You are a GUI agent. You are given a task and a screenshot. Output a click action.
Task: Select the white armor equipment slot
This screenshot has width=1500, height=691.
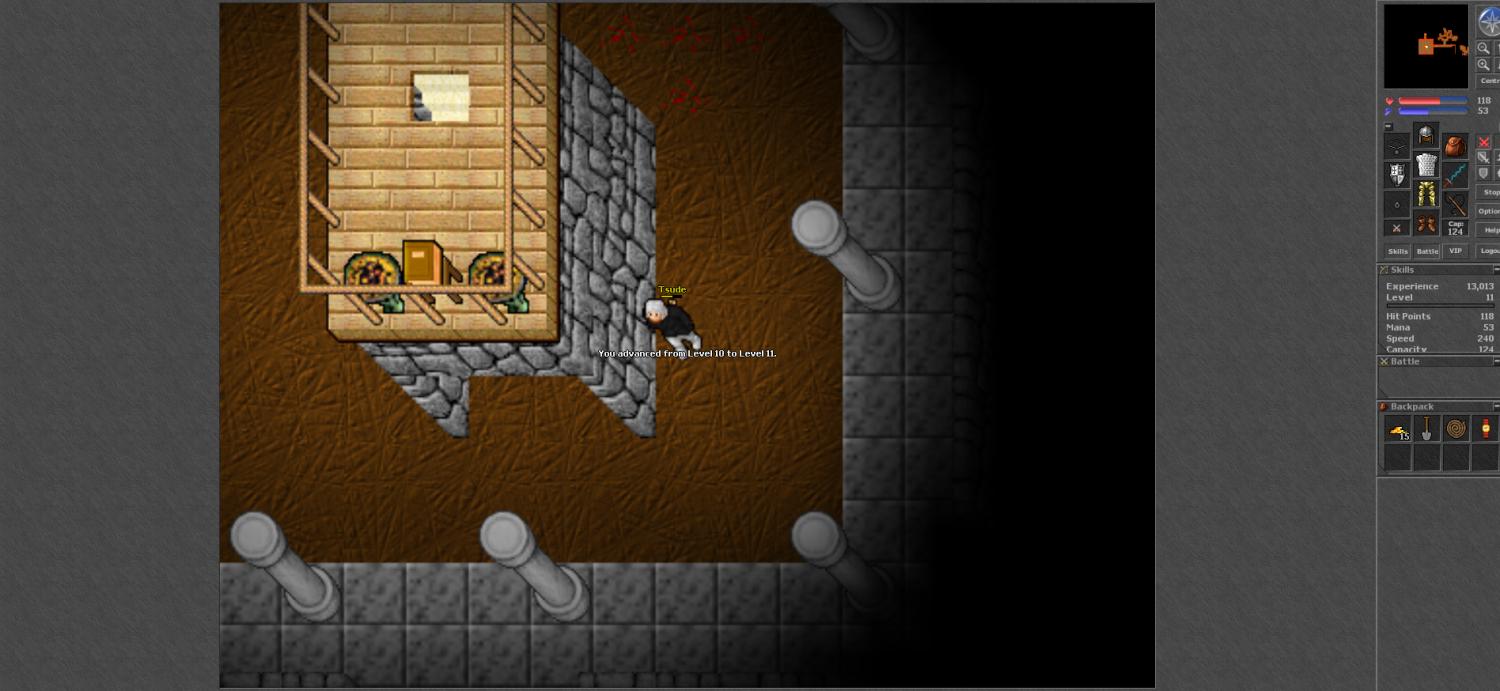1426,165
